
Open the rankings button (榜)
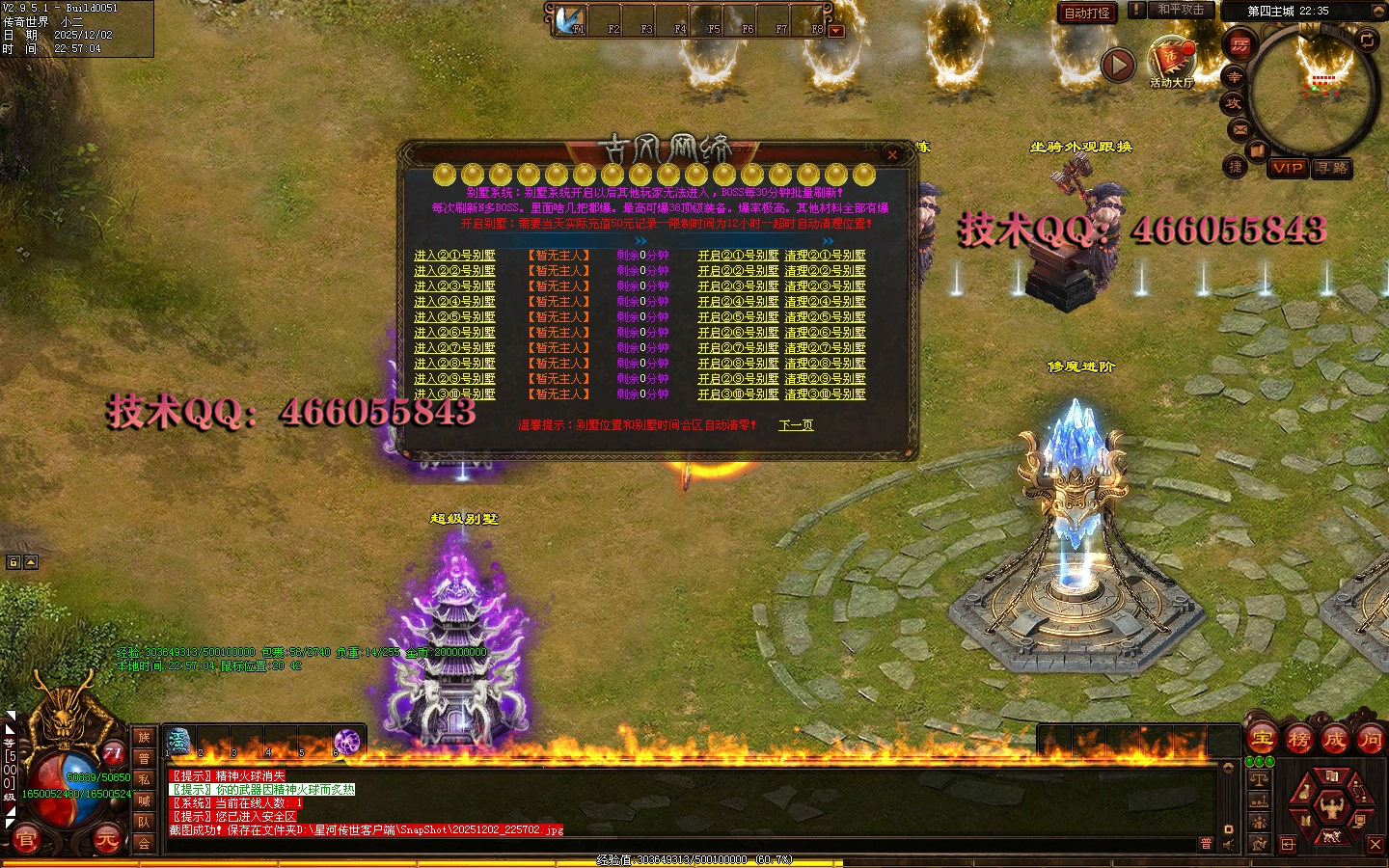click(x=1298, y=740)
